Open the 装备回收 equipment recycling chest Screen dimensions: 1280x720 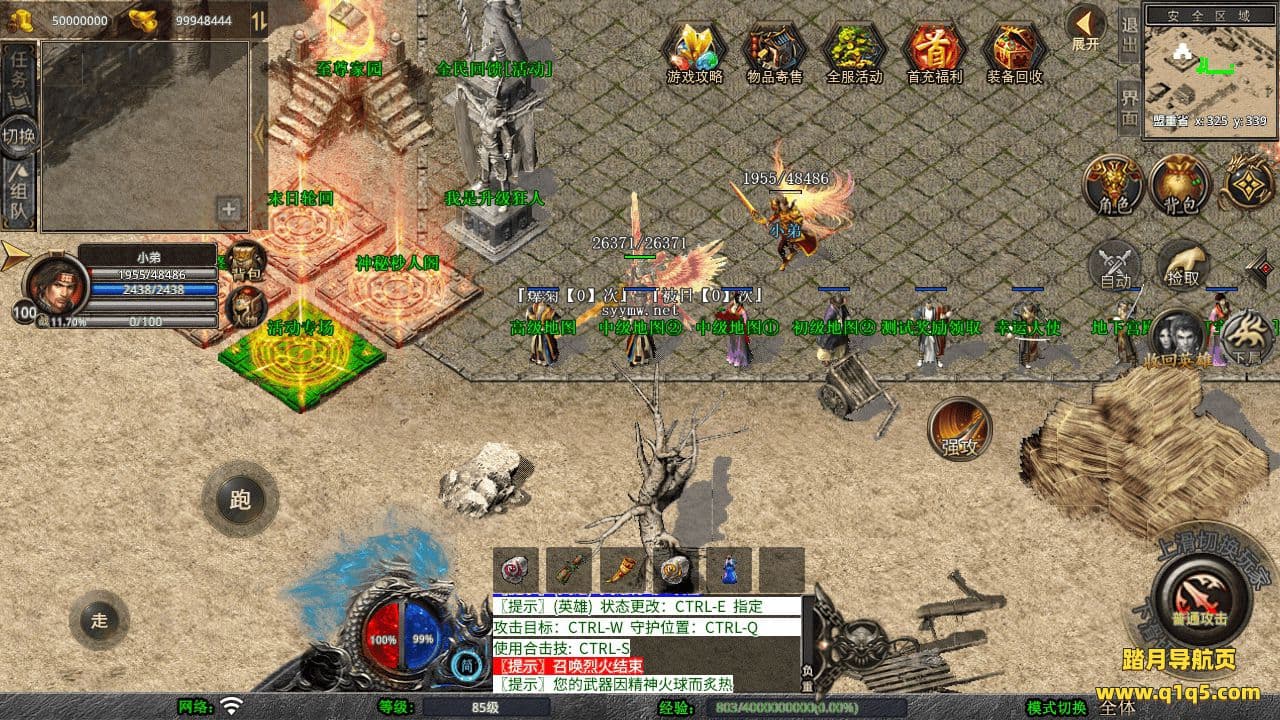click(x=1014, y=50)
